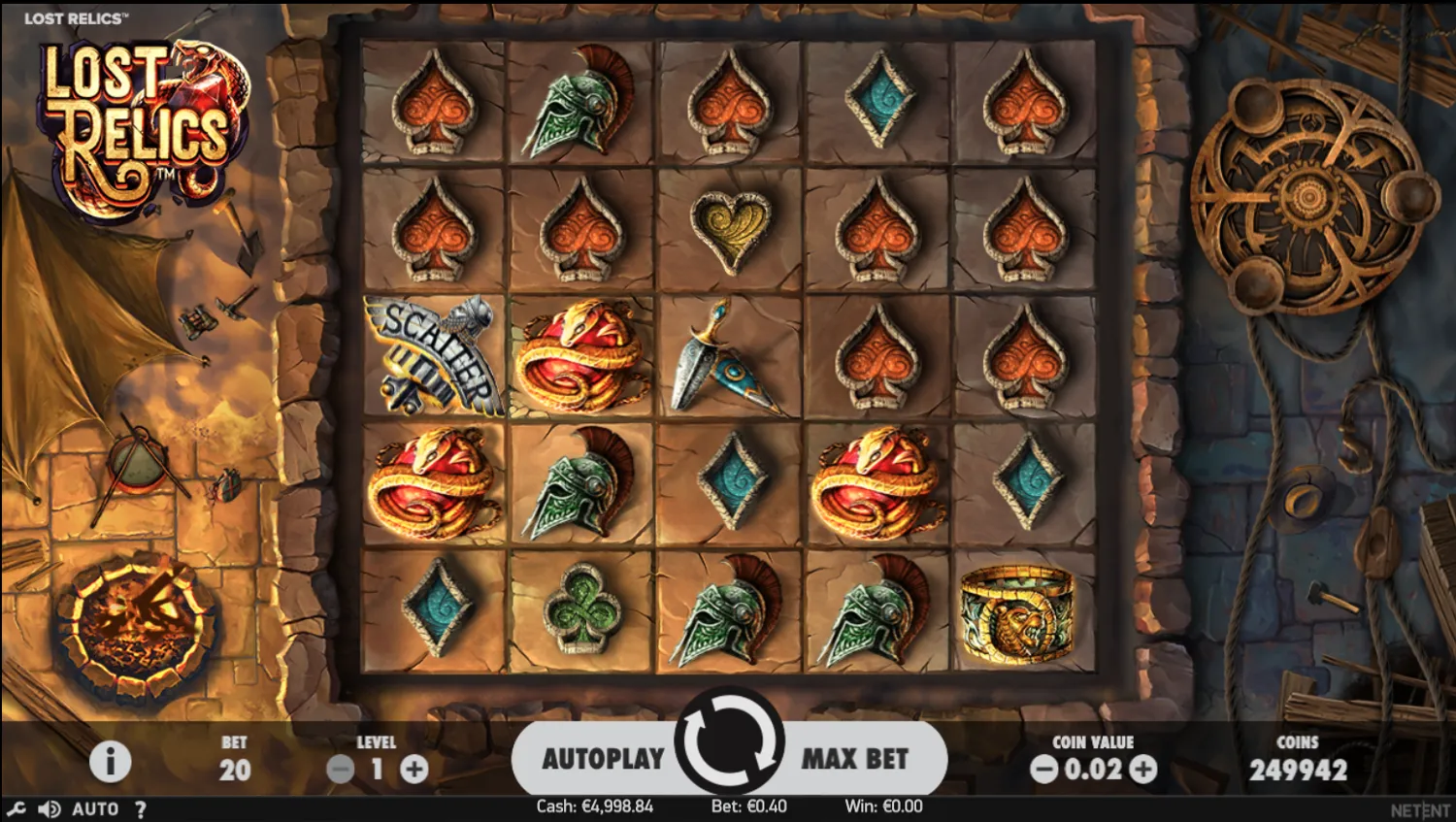Image resolution: width=1456 pixels, height=822 pixels.
Task: Mute game sound via the speaker icon
Action: [48, 808]
